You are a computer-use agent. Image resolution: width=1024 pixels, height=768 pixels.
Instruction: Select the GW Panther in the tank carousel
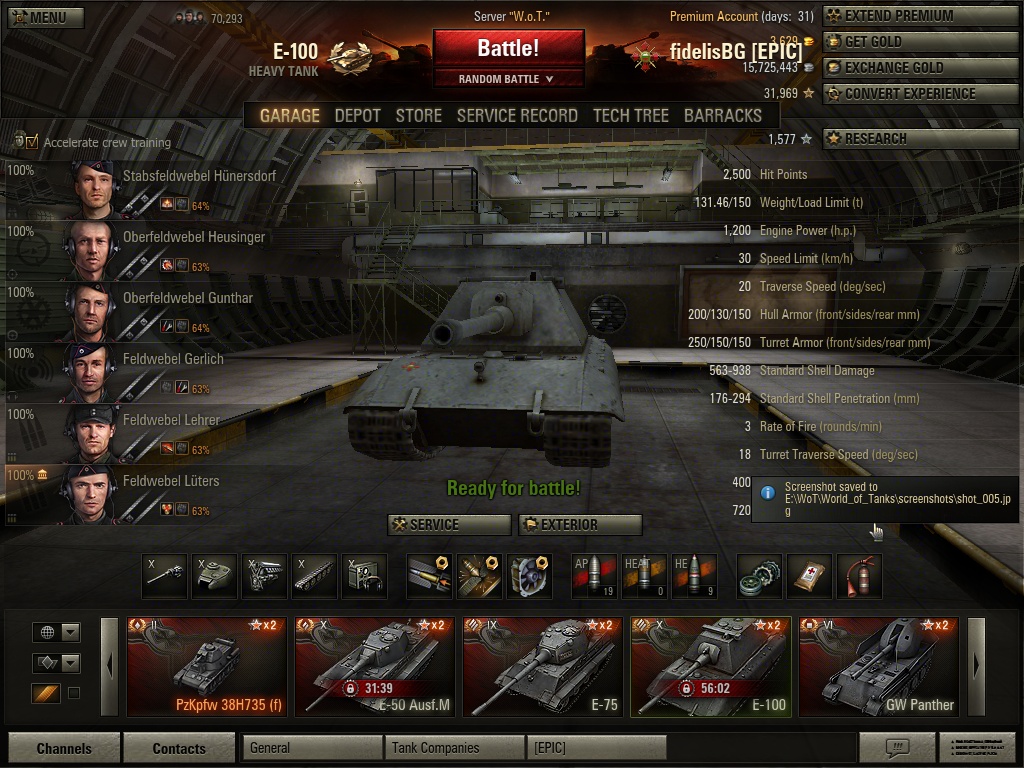tap(878, 667)
